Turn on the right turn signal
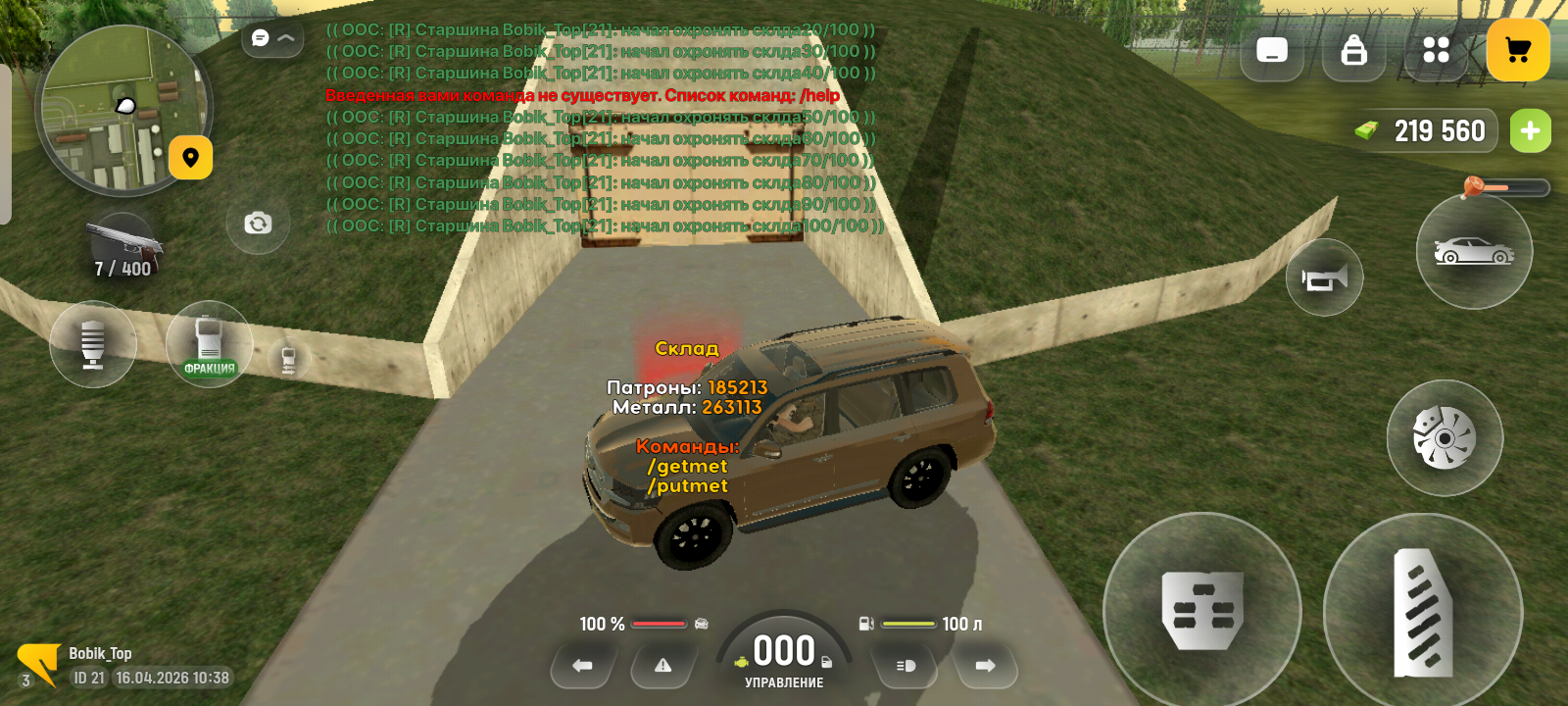Viewport: 1568px width, 706px height. tap(985, 666)
